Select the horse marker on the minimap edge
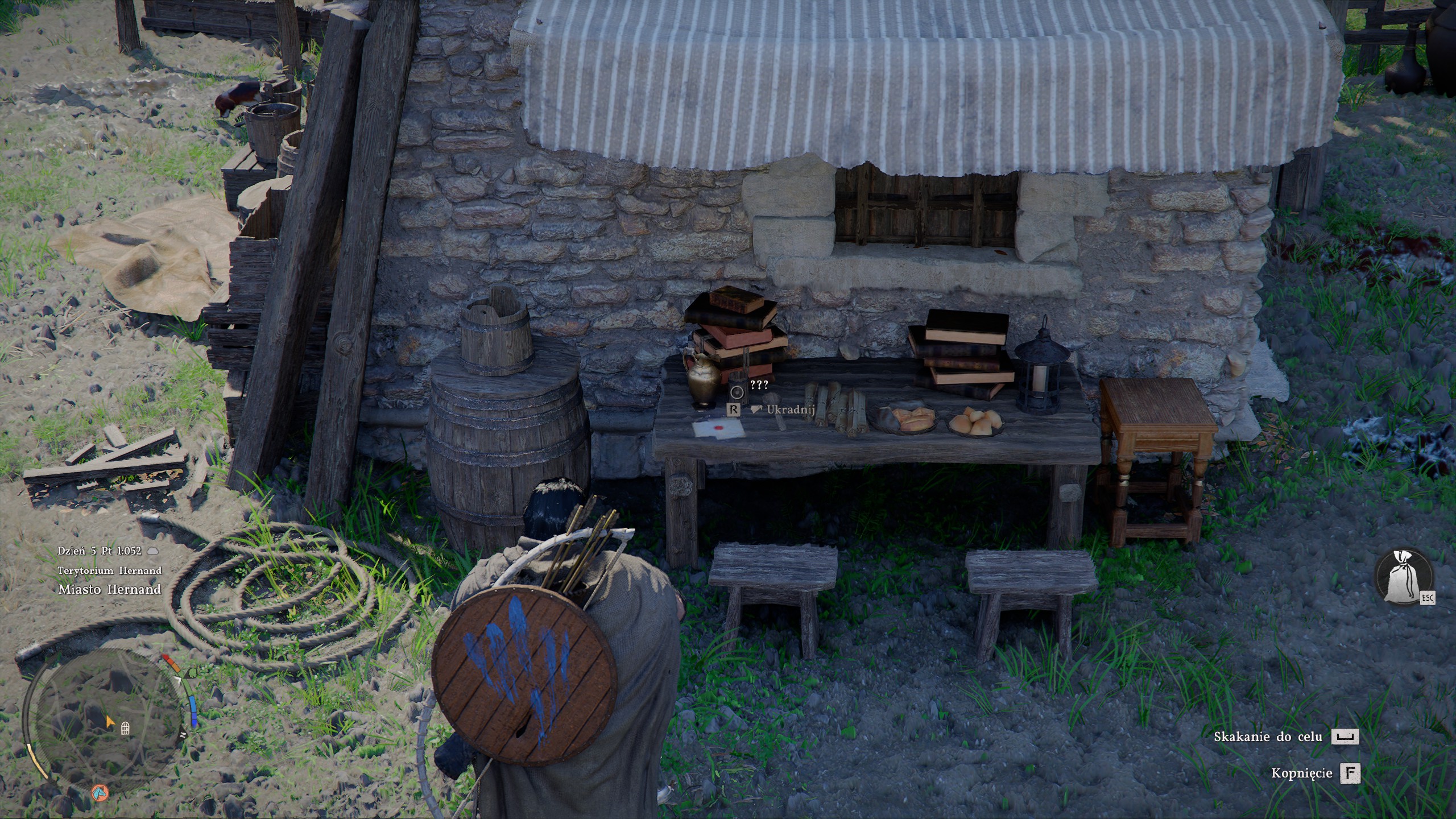The image size is (1456, 819). pos(100,791)
